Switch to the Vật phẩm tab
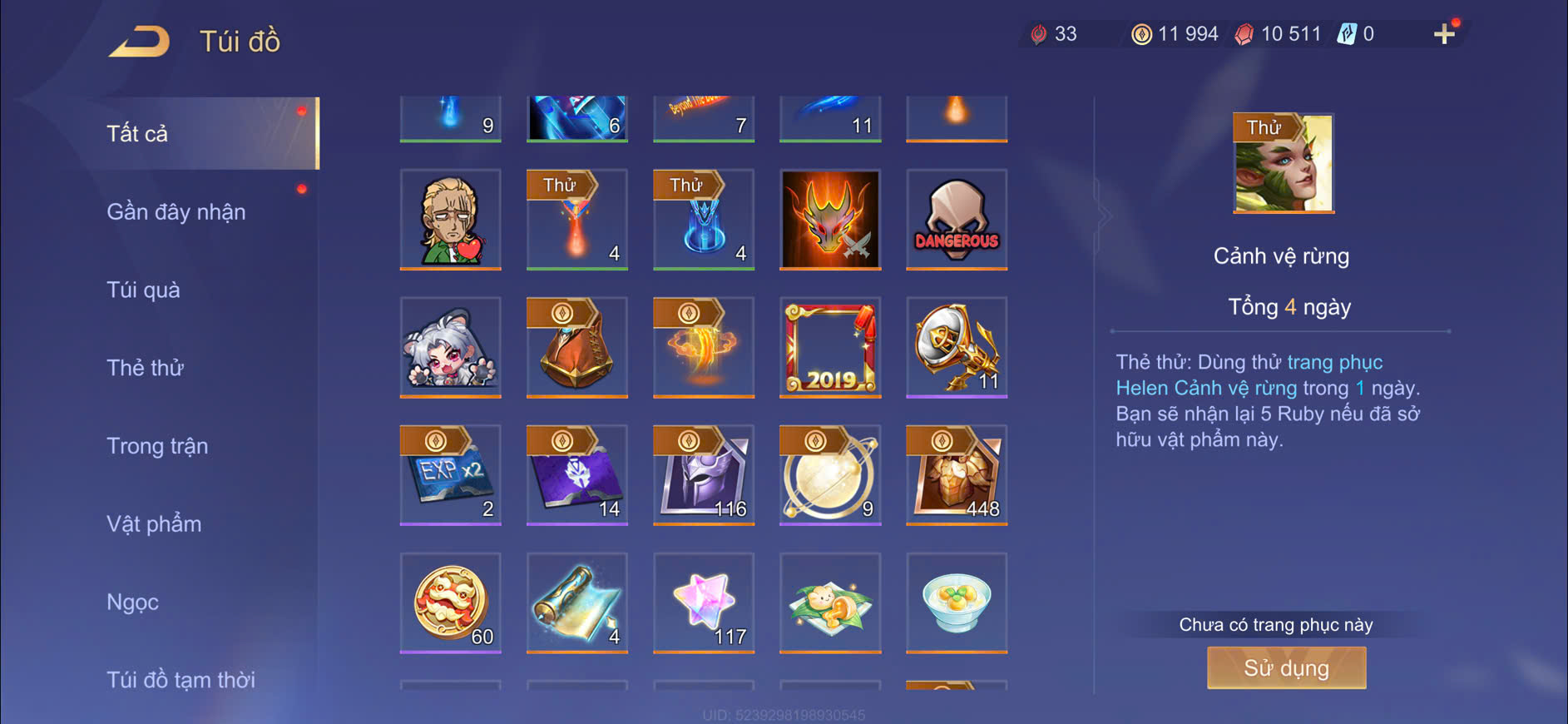 [154, 524]
